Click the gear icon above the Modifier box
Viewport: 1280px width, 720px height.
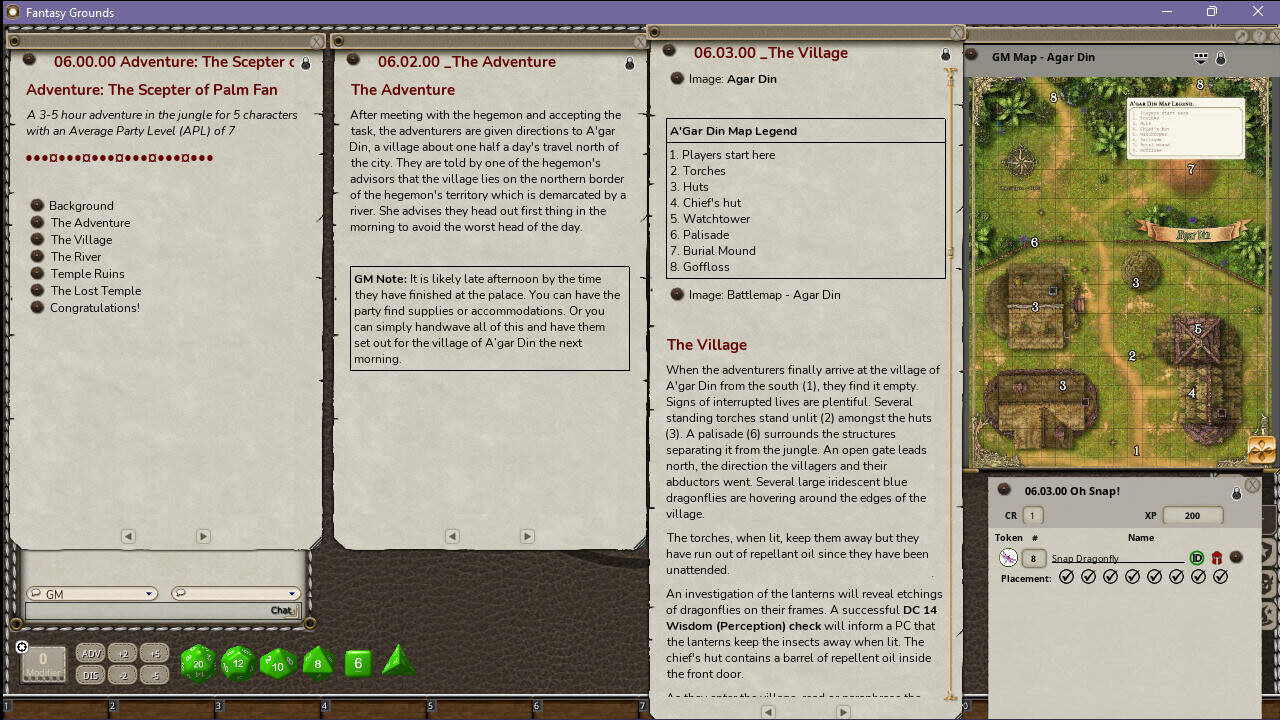pos(22,646)
